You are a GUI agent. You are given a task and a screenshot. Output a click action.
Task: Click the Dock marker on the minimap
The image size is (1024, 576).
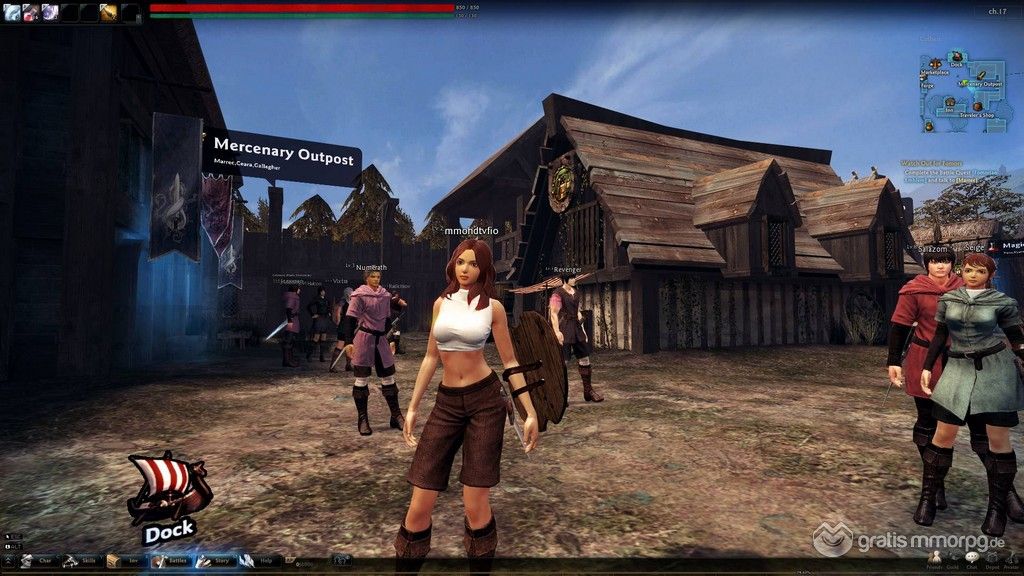tap(957, 58)
